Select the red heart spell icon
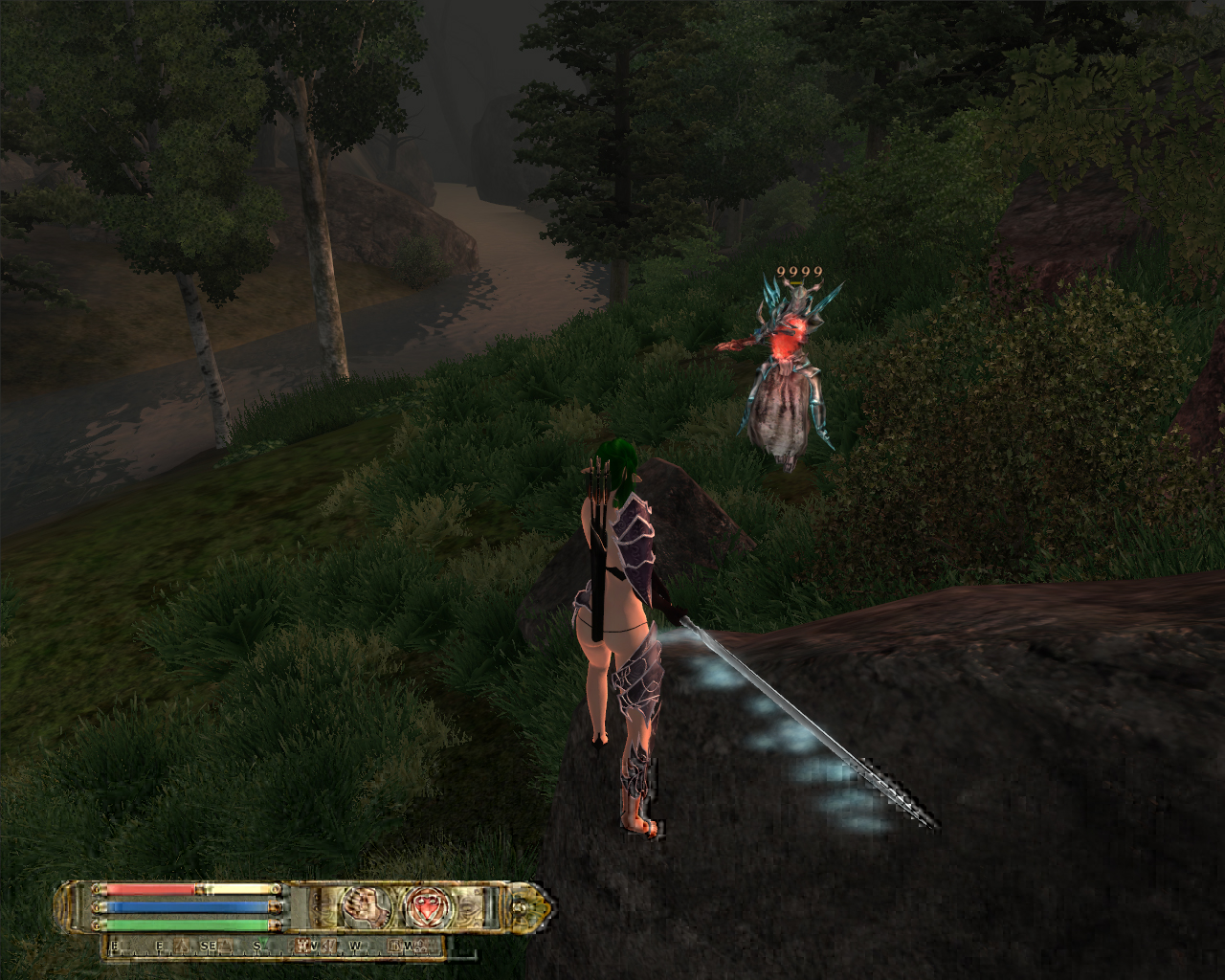 click(422, 905)
